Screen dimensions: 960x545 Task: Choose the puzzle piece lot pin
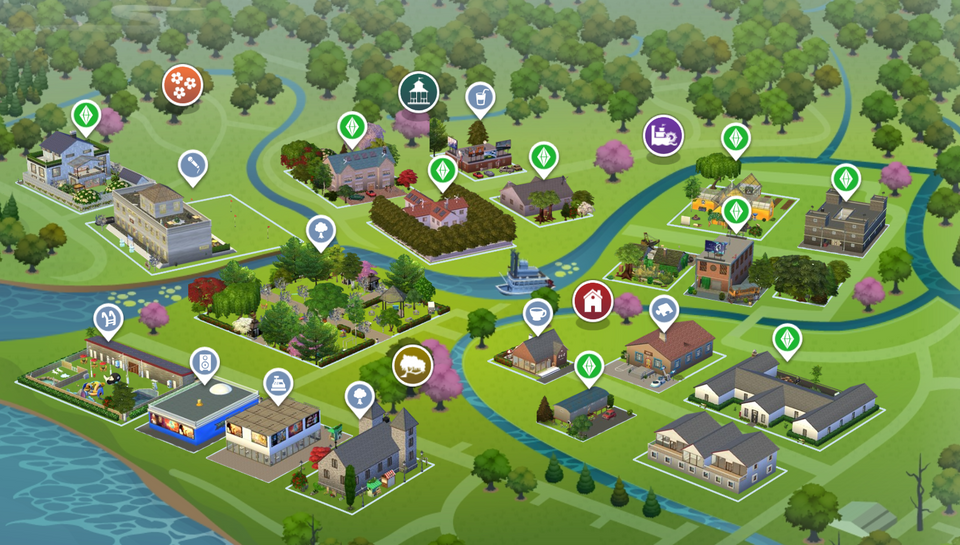pos(663,312)
